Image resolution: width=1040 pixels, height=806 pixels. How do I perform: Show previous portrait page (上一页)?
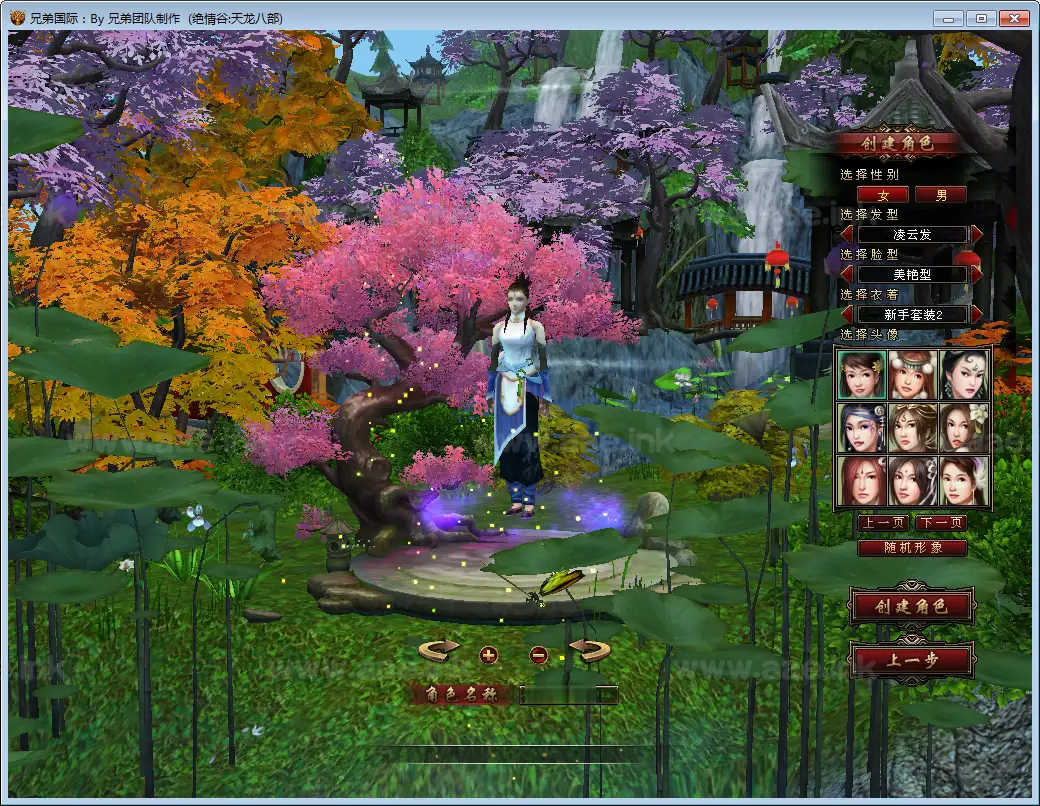[x=882, y=523]
